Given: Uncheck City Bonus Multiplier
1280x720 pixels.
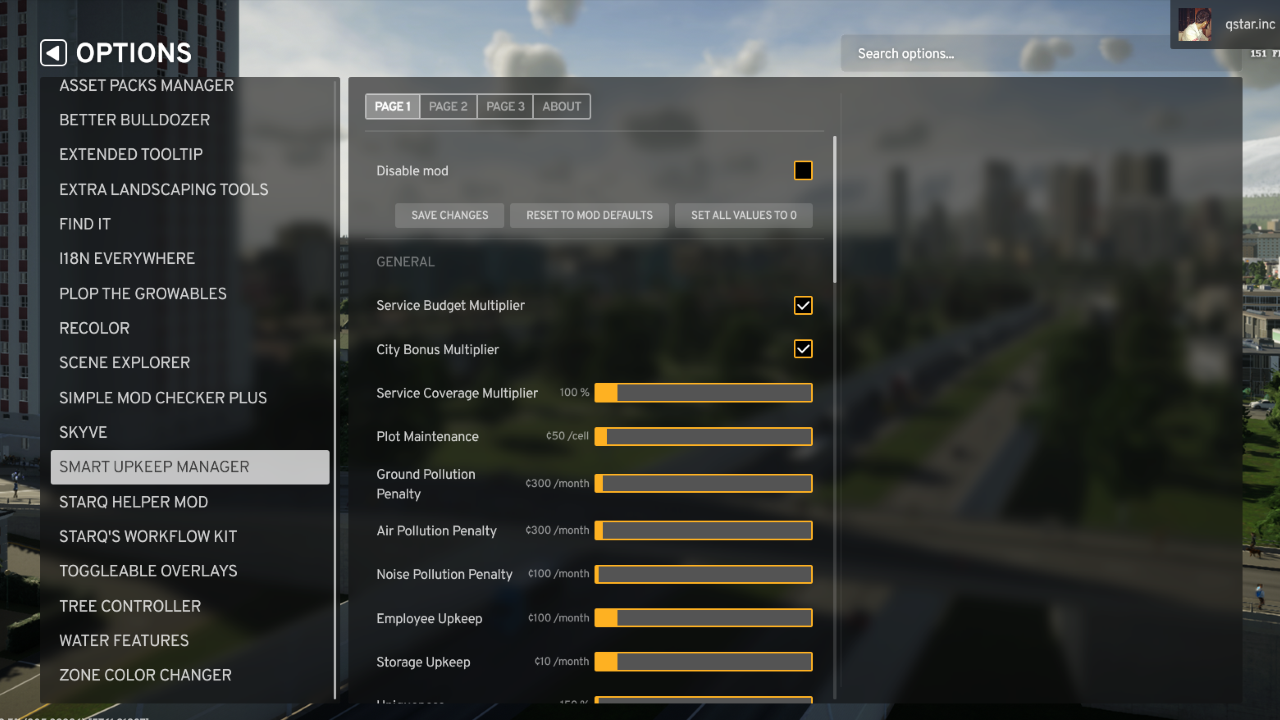Looking at the screenshot, I should pyautogui.click(x=803, y=349).
